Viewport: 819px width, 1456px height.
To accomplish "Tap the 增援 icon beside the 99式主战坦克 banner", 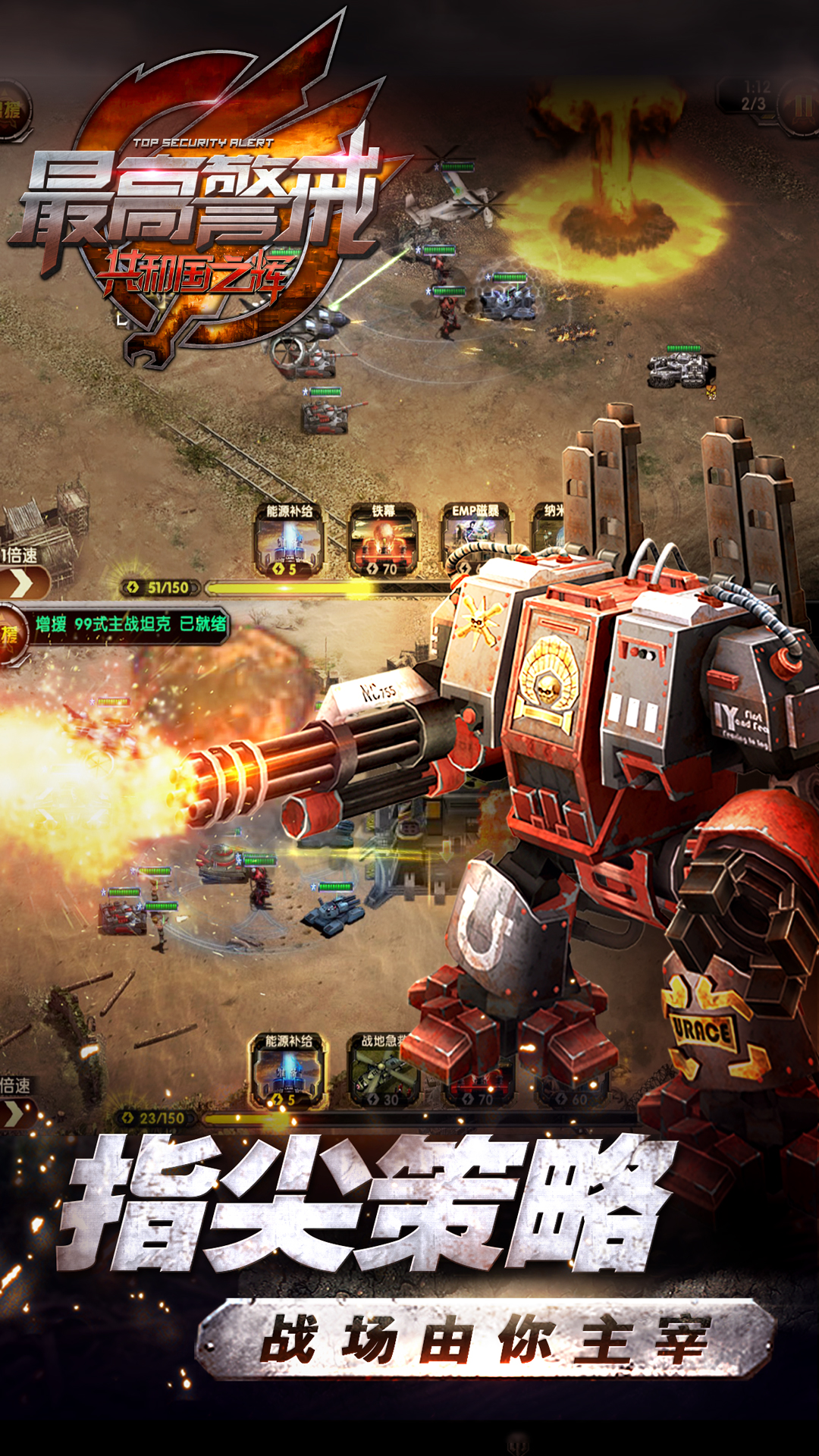I will click(11, 633).
